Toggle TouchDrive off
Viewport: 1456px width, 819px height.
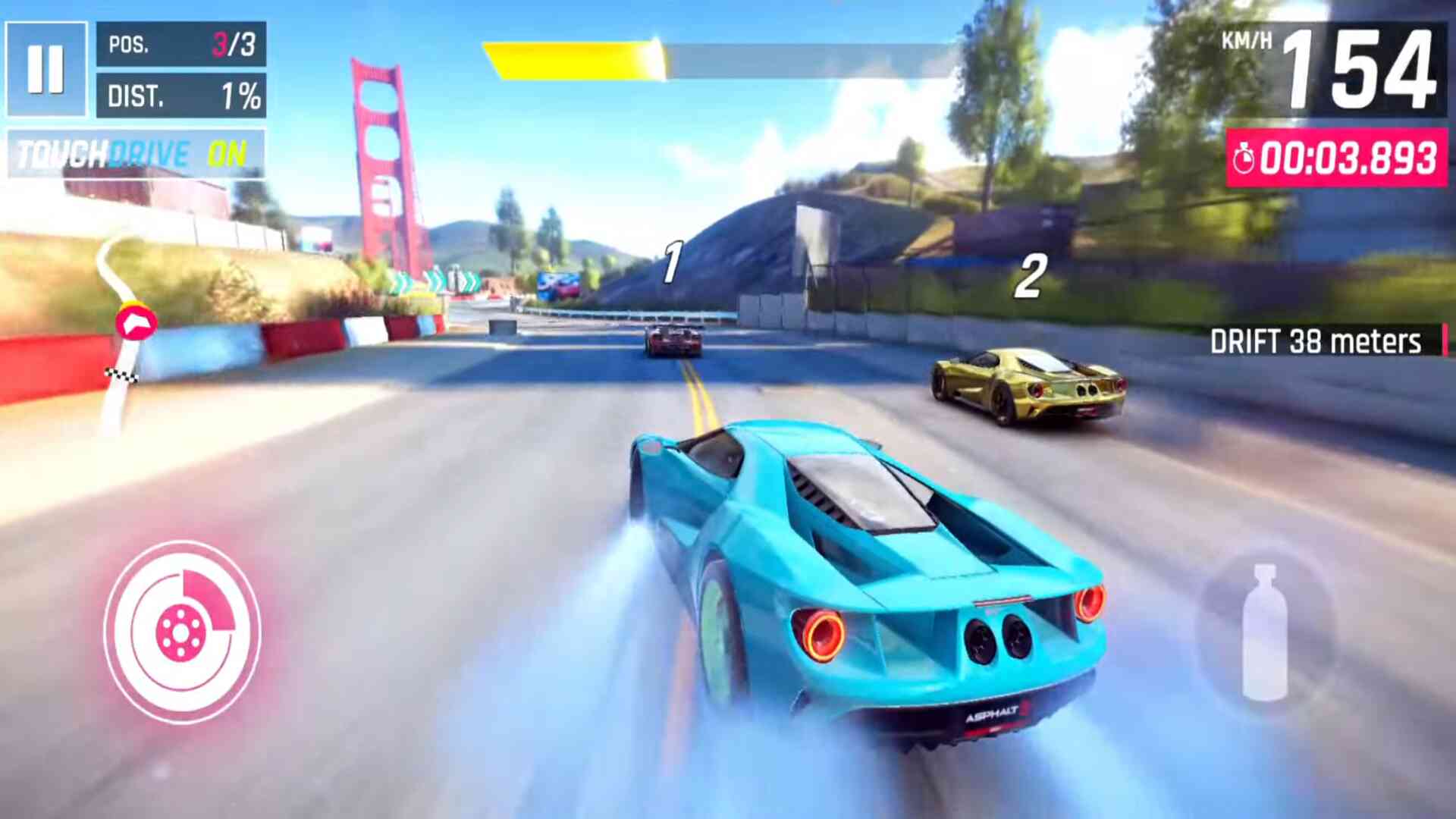[x=136, y=155]
